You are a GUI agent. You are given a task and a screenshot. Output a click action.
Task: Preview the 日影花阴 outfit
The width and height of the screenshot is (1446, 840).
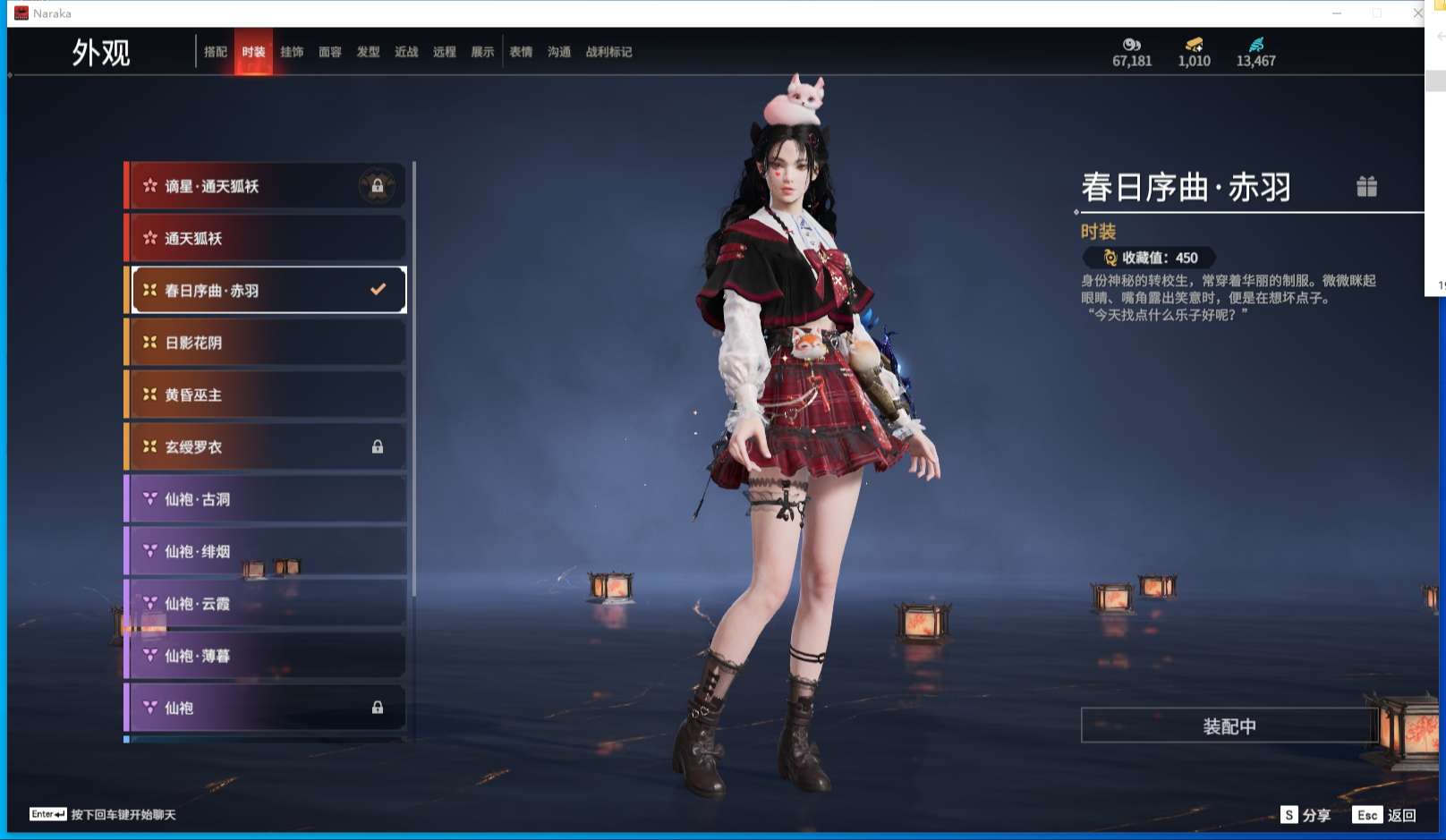coord(265,343)
